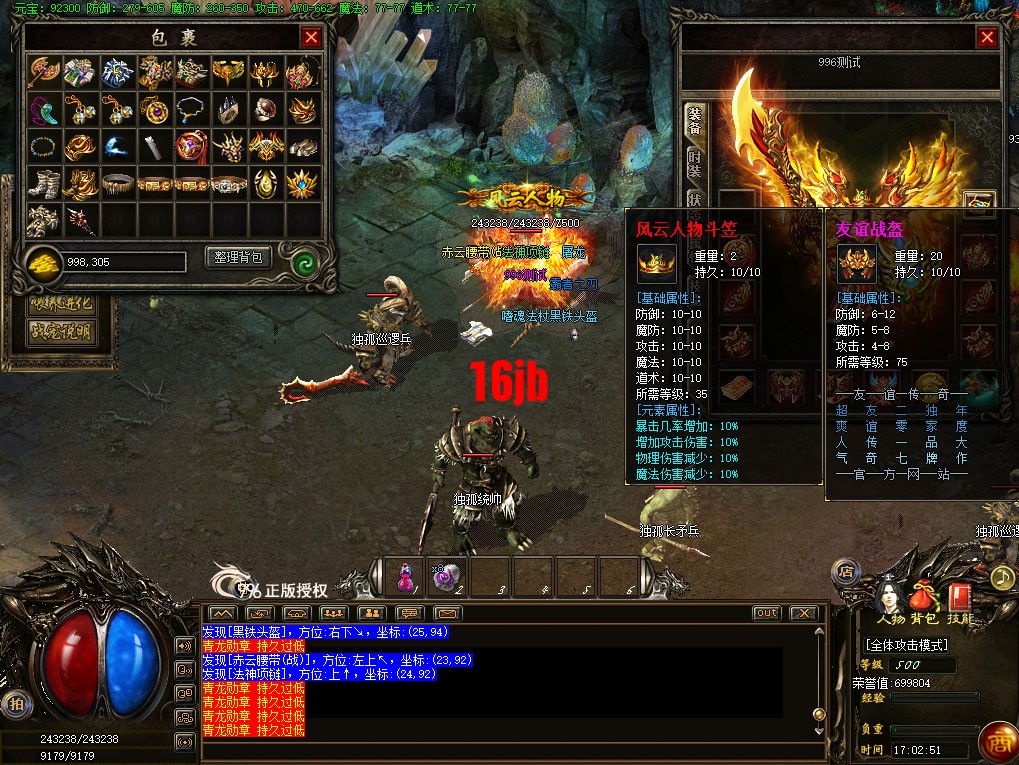Click the 整理背包 sort bag button
This screenshot has width=1019, height=765.
(x=238, y=257)
